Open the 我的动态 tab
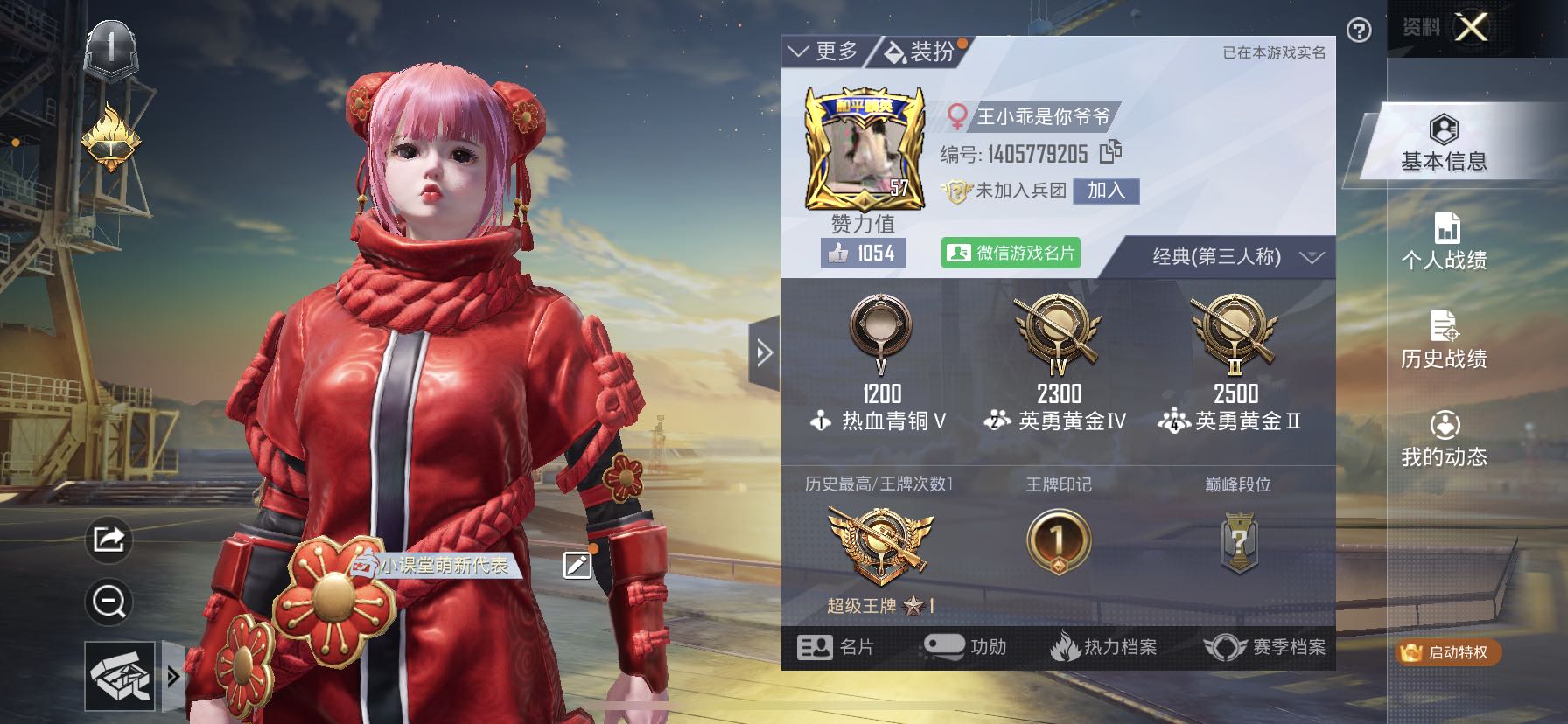This screenshot has width=1568, height=724. [1444, 438]
